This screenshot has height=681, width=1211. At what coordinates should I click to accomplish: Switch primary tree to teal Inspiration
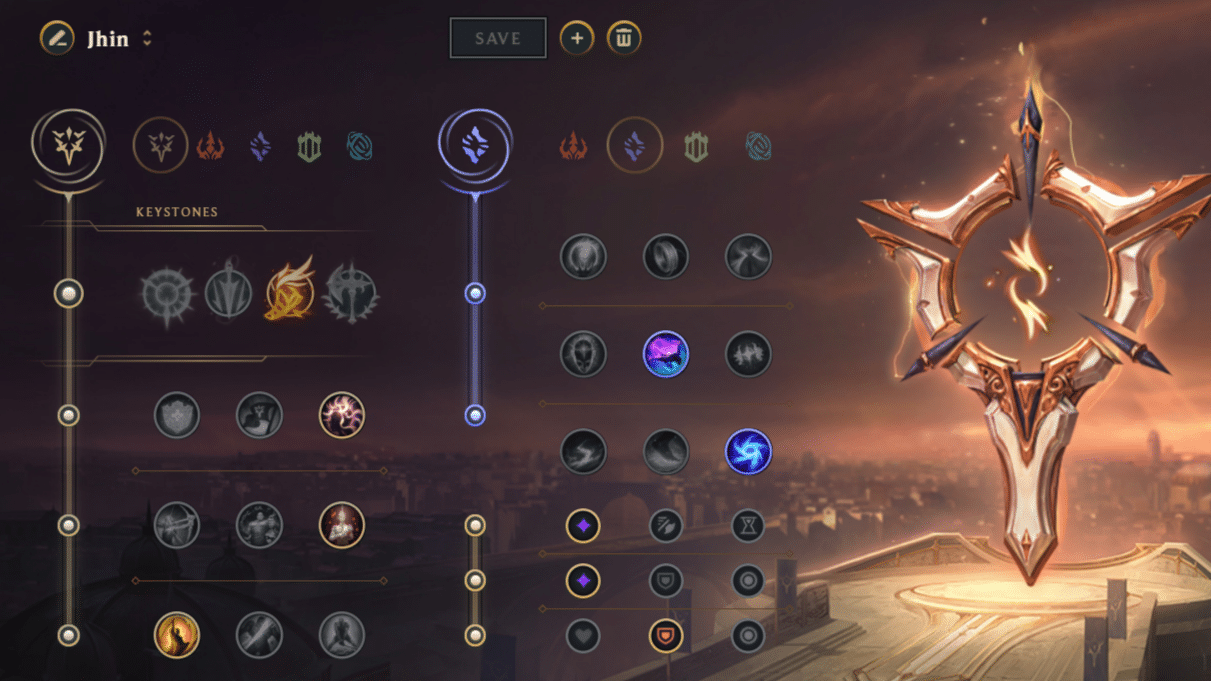point(359,147)
